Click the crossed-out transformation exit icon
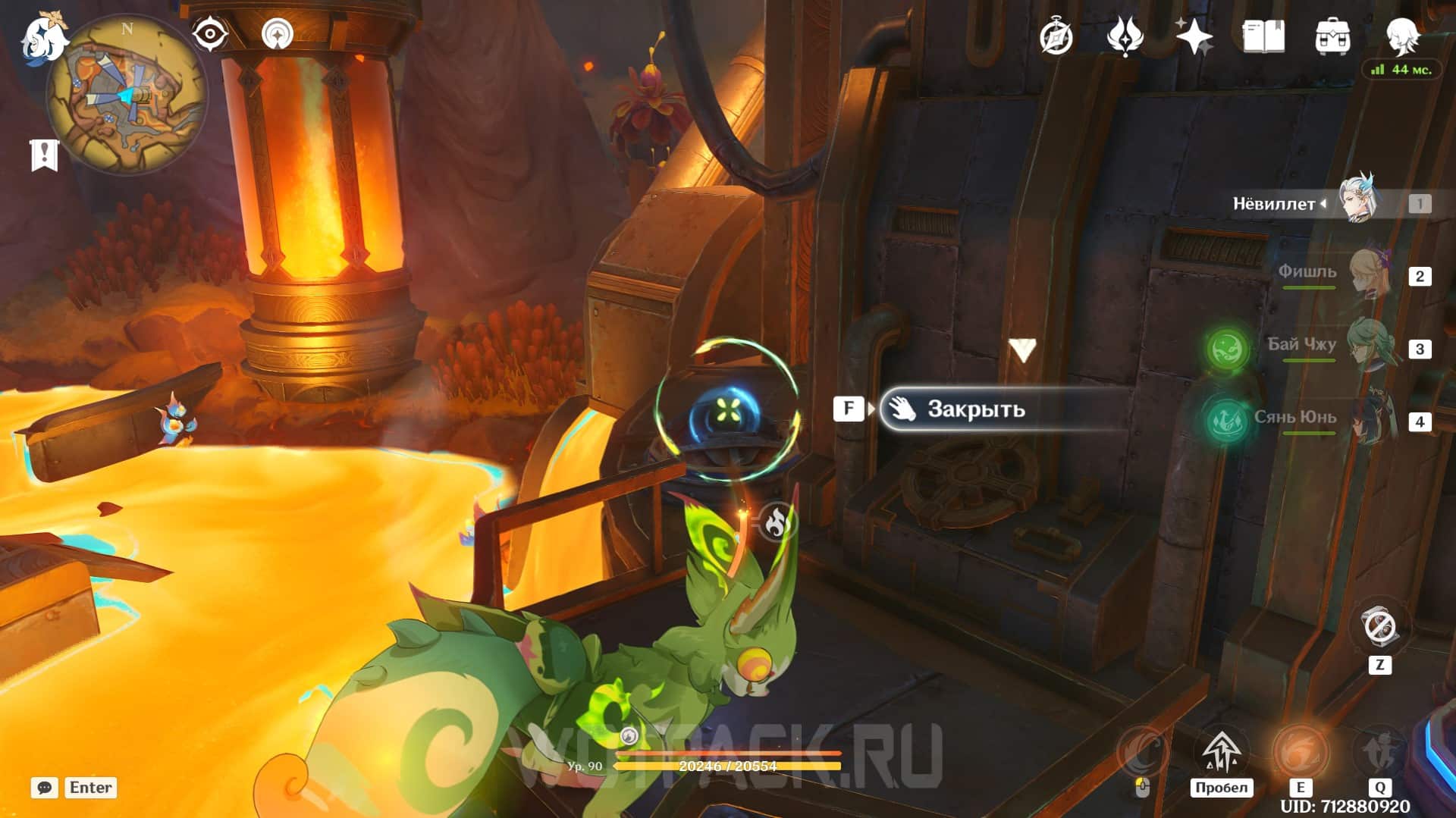The height and width of the screenshot is (818, 1456). (1379, 628)
